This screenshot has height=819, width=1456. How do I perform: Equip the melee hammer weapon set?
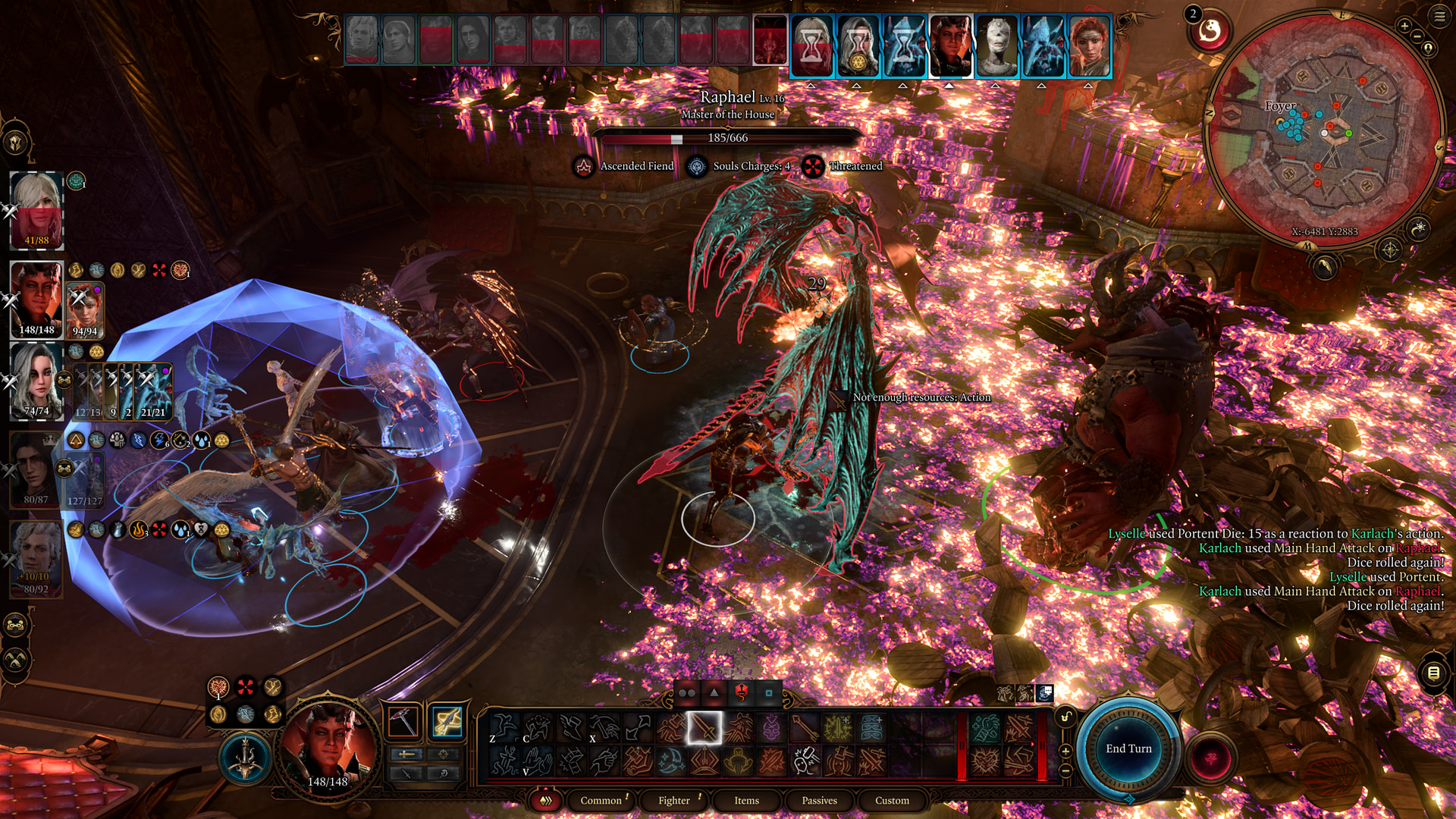point(403,722)
